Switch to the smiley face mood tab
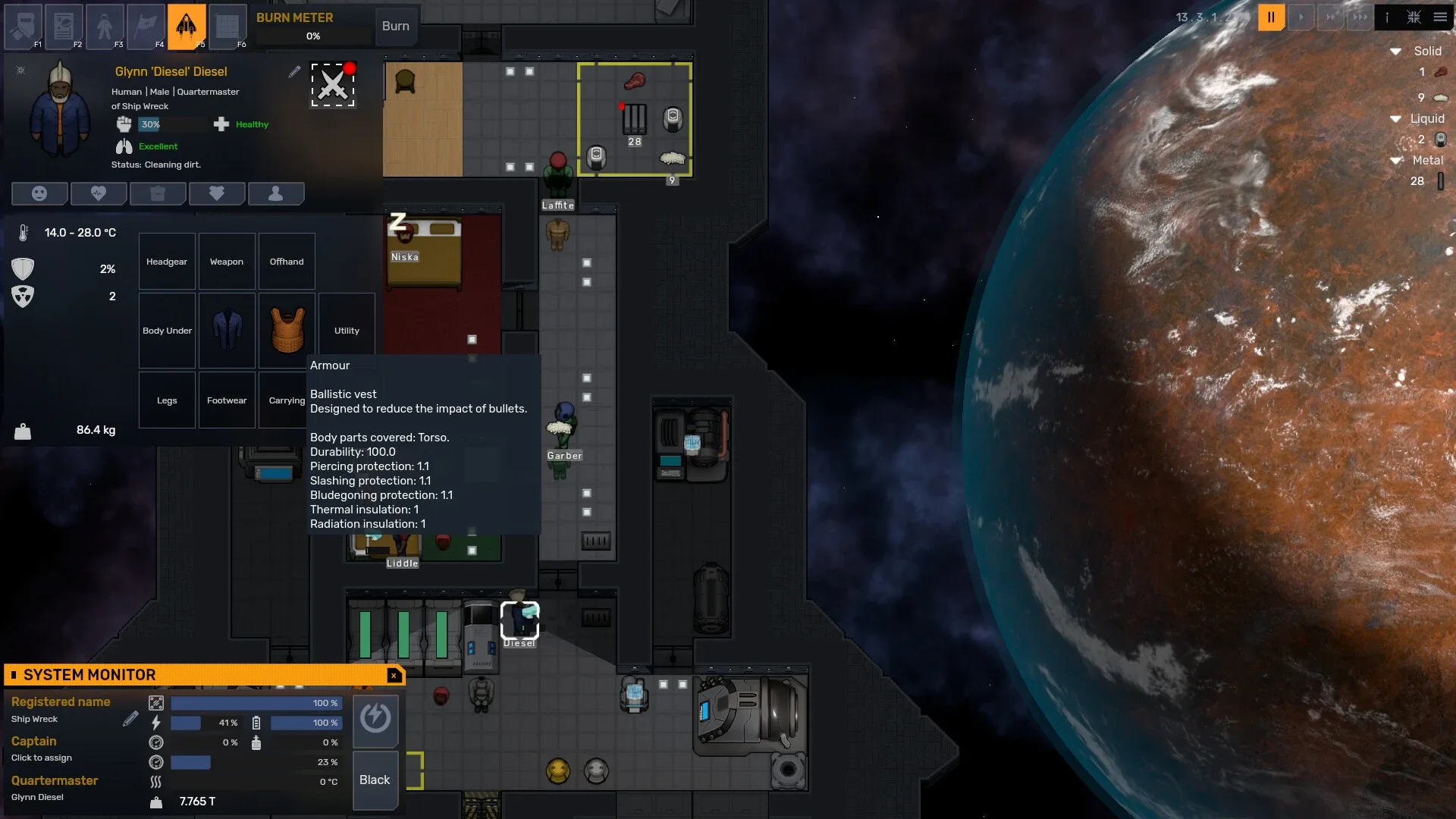The height and width of the screenshot is (819, 1456). point(39,193)
